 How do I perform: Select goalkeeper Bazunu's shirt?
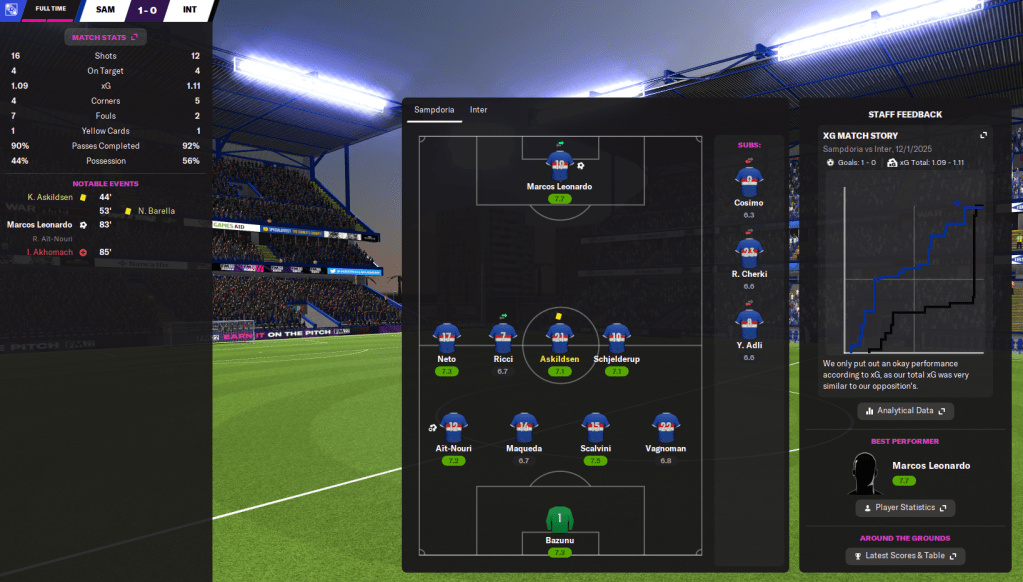coord(559,520)
